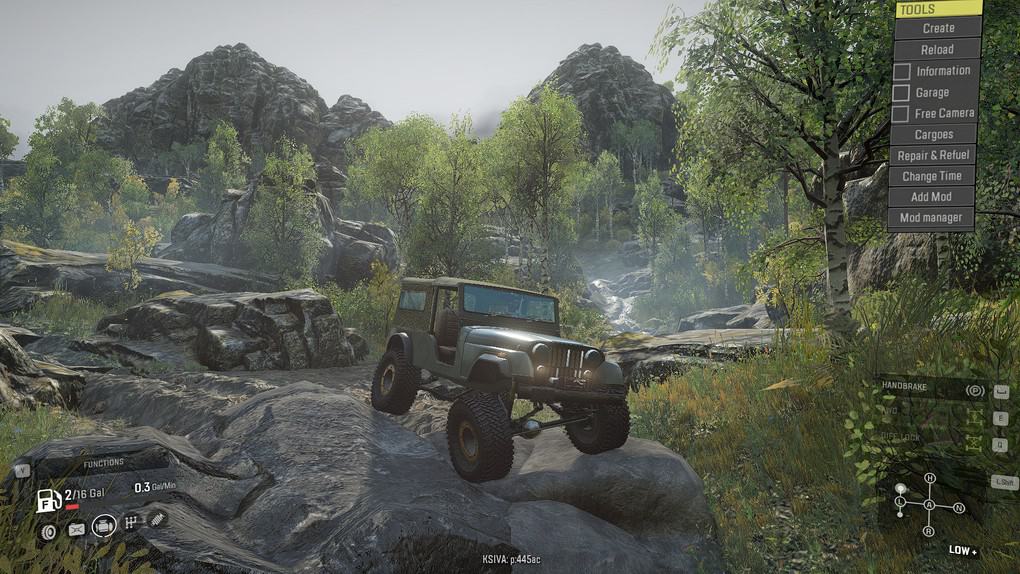Switch the gearbox to N neutral

tap(959, 508)
